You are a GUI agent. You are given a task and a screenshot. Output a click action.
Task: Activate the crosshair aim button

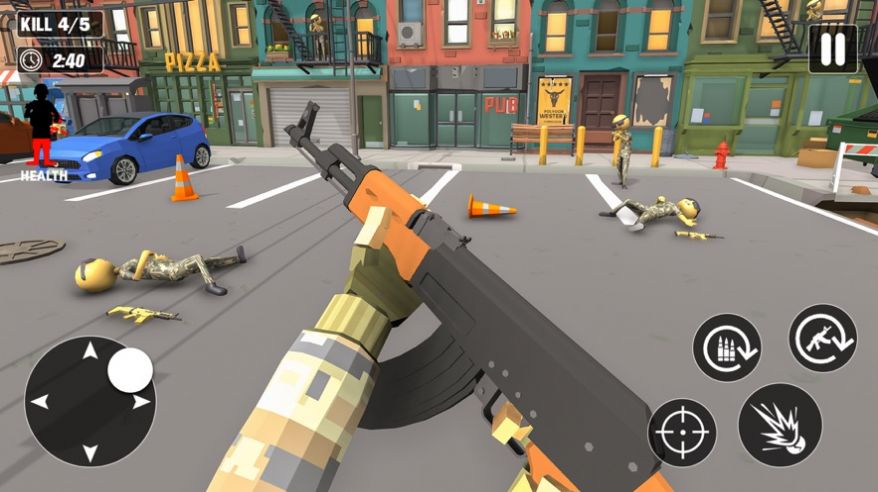click(682, 433)
